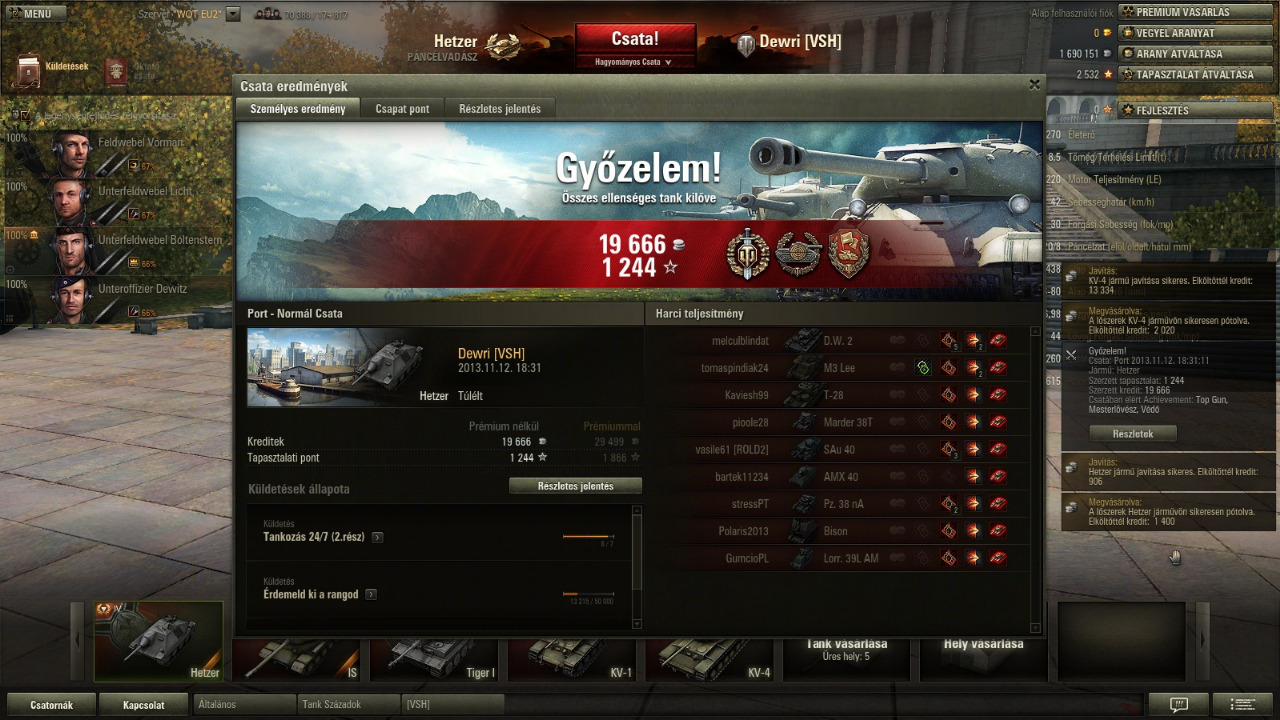Open the Csatornák chat channels

[x=52, y=705]
